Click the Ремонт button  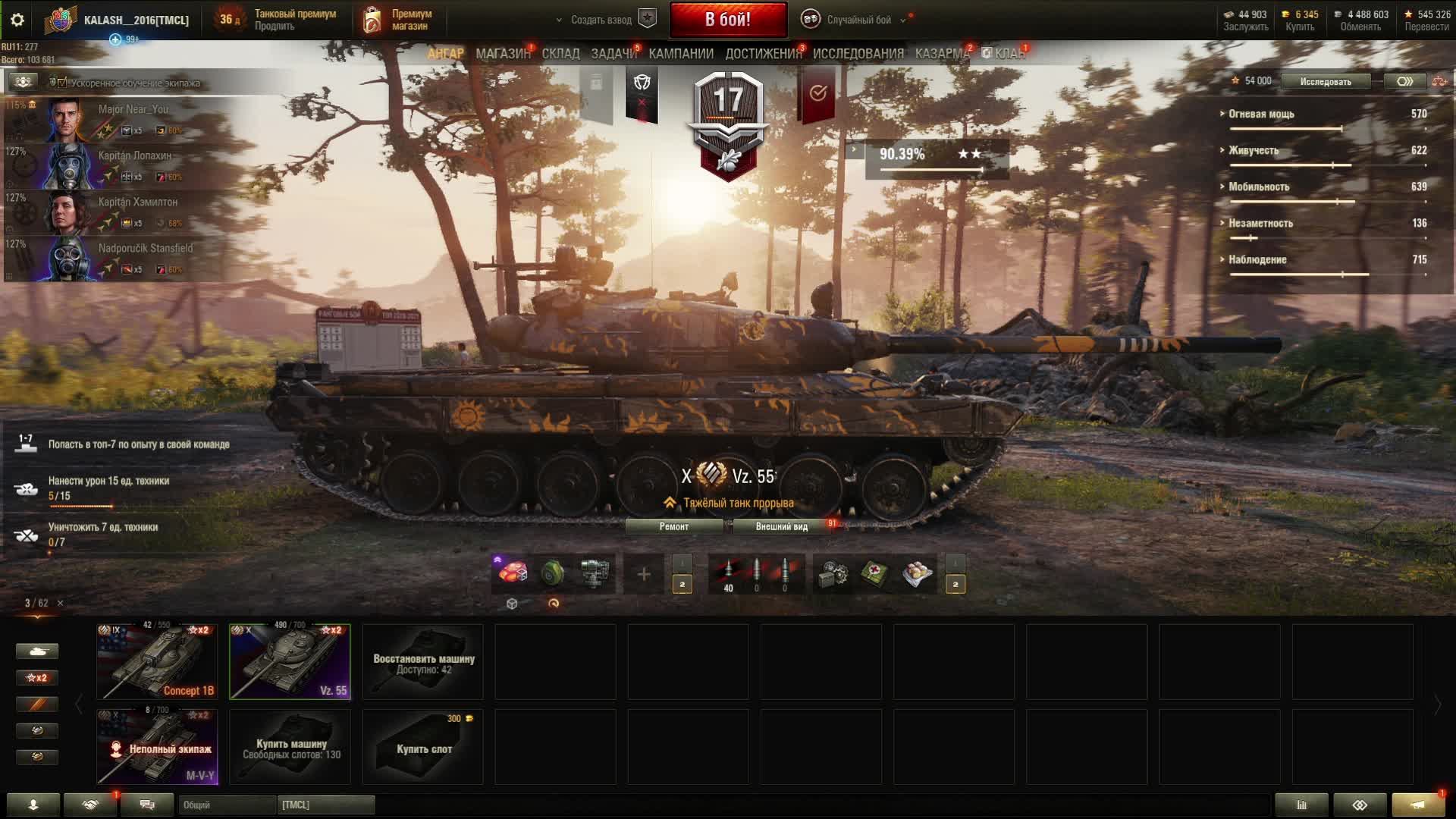(673, 526)
